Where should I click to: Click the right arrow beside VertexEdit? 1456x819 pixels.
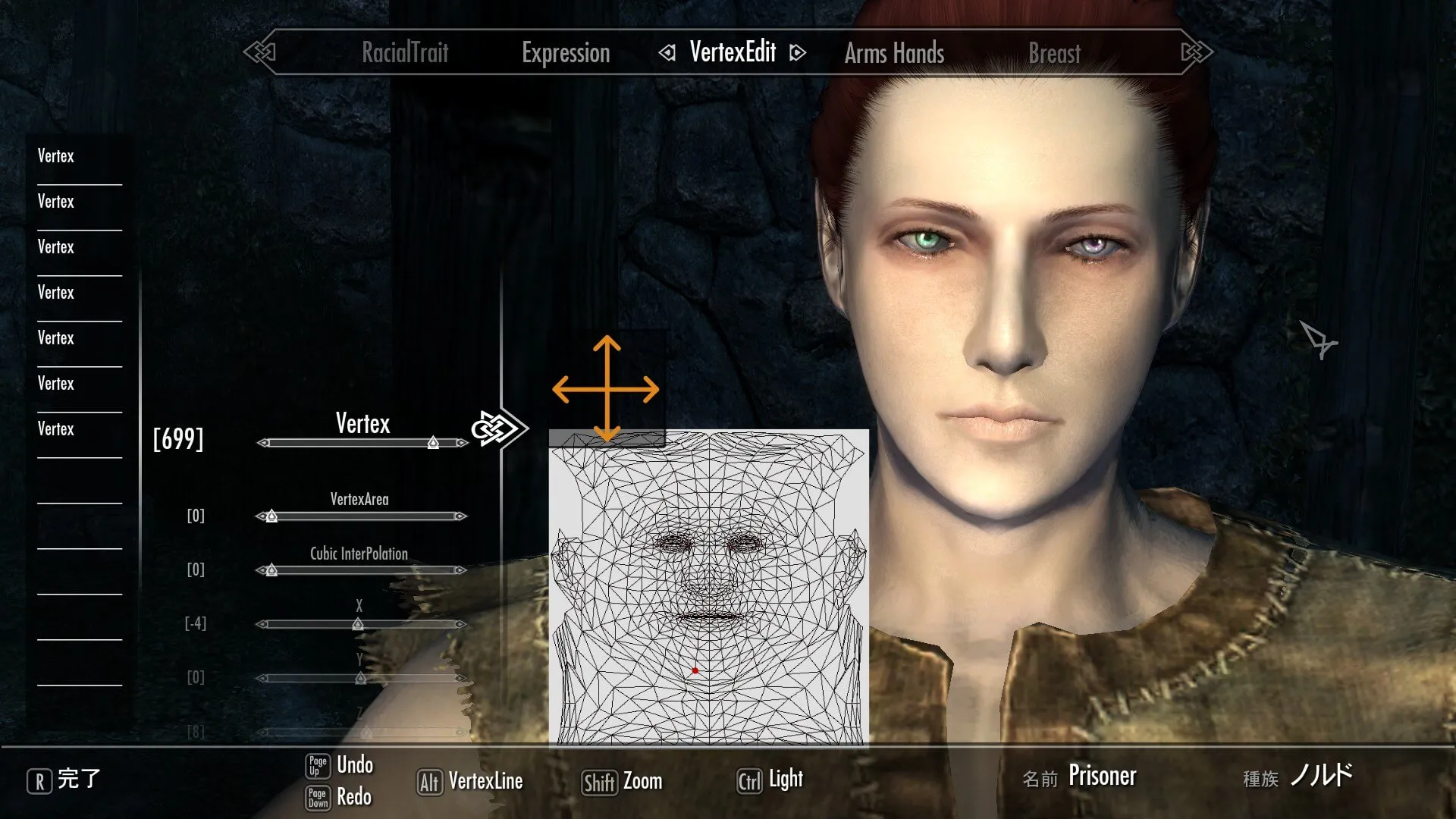click(x=797, y=52)
